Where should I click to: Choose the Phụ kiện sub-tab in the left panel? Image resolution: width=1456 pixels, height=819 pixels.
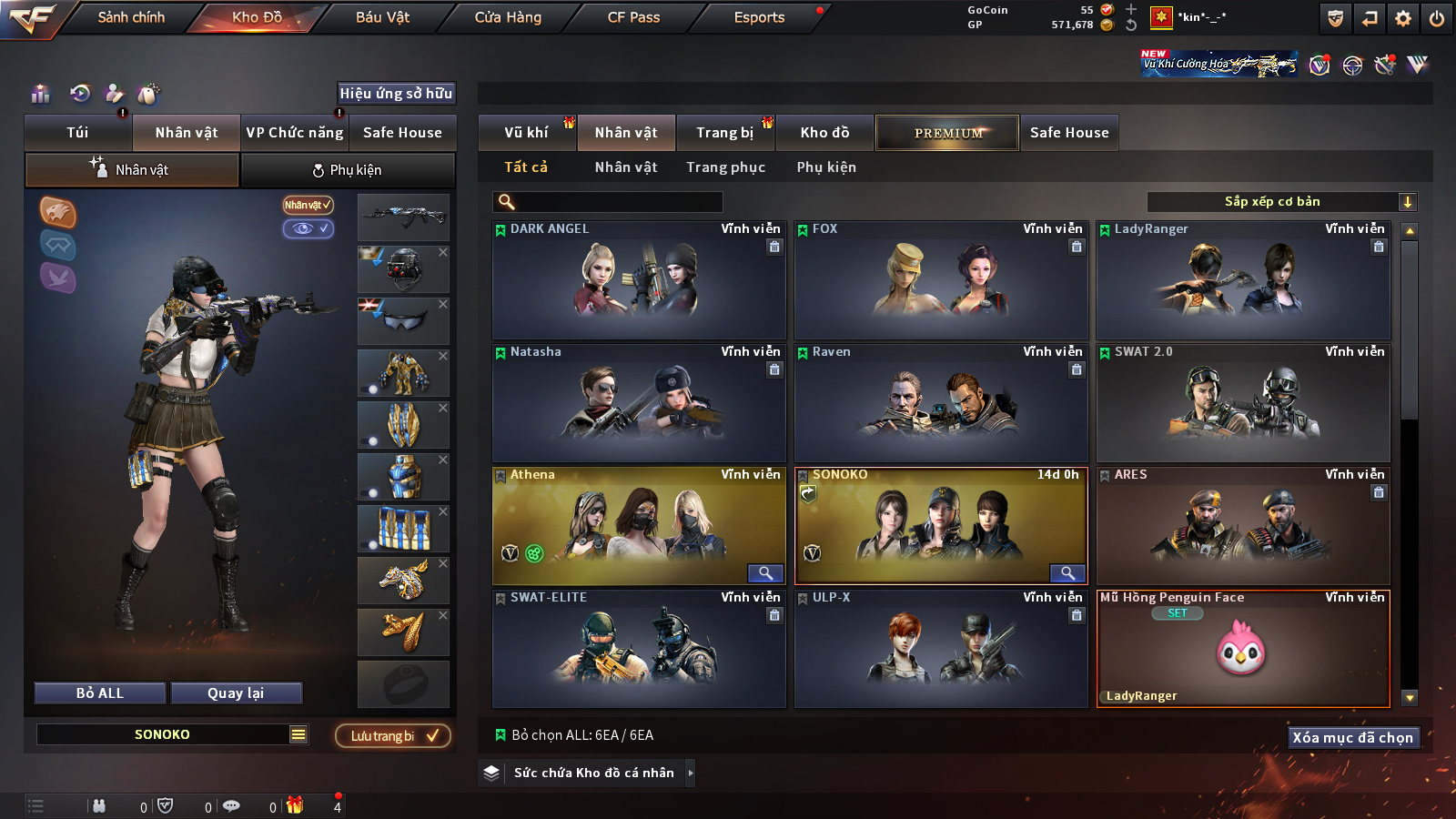(348, 170)
